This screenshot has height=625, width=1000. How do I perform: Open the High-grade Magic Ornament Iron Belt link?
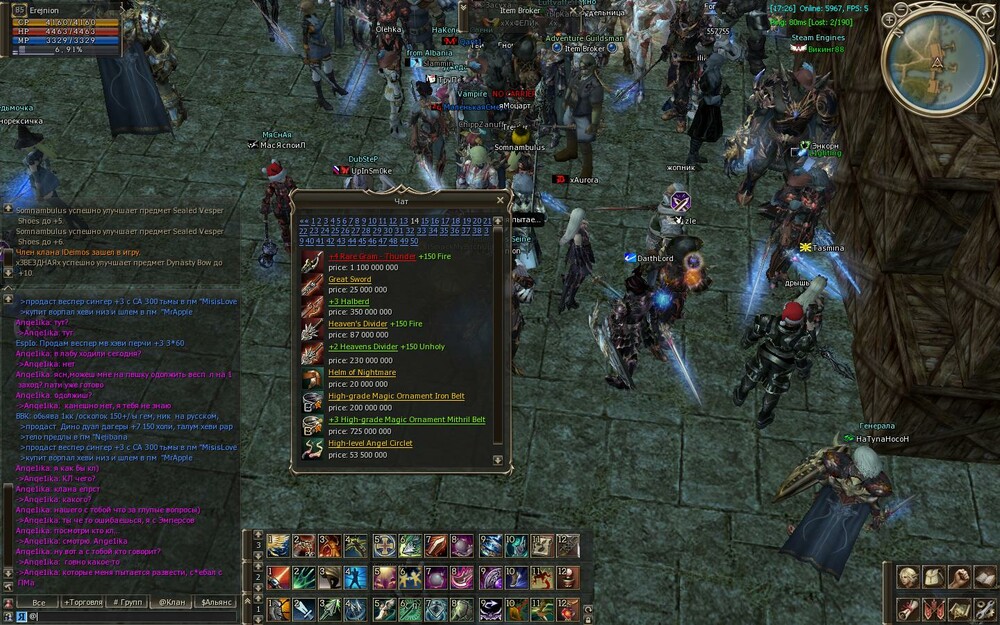[x=396, y=396]
